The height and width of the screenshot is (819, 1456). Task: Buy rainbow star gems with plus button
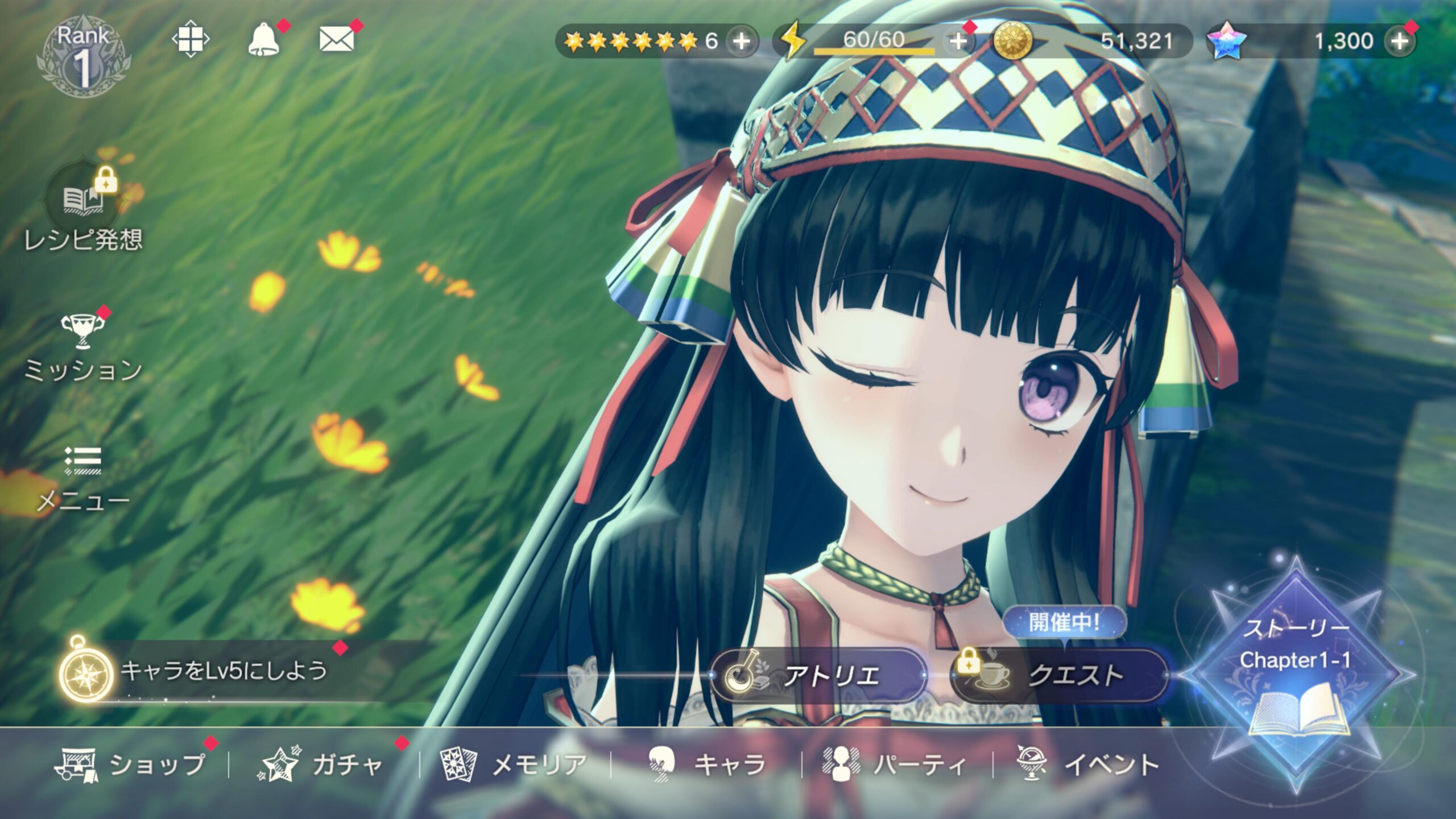tap(1400, 41)
